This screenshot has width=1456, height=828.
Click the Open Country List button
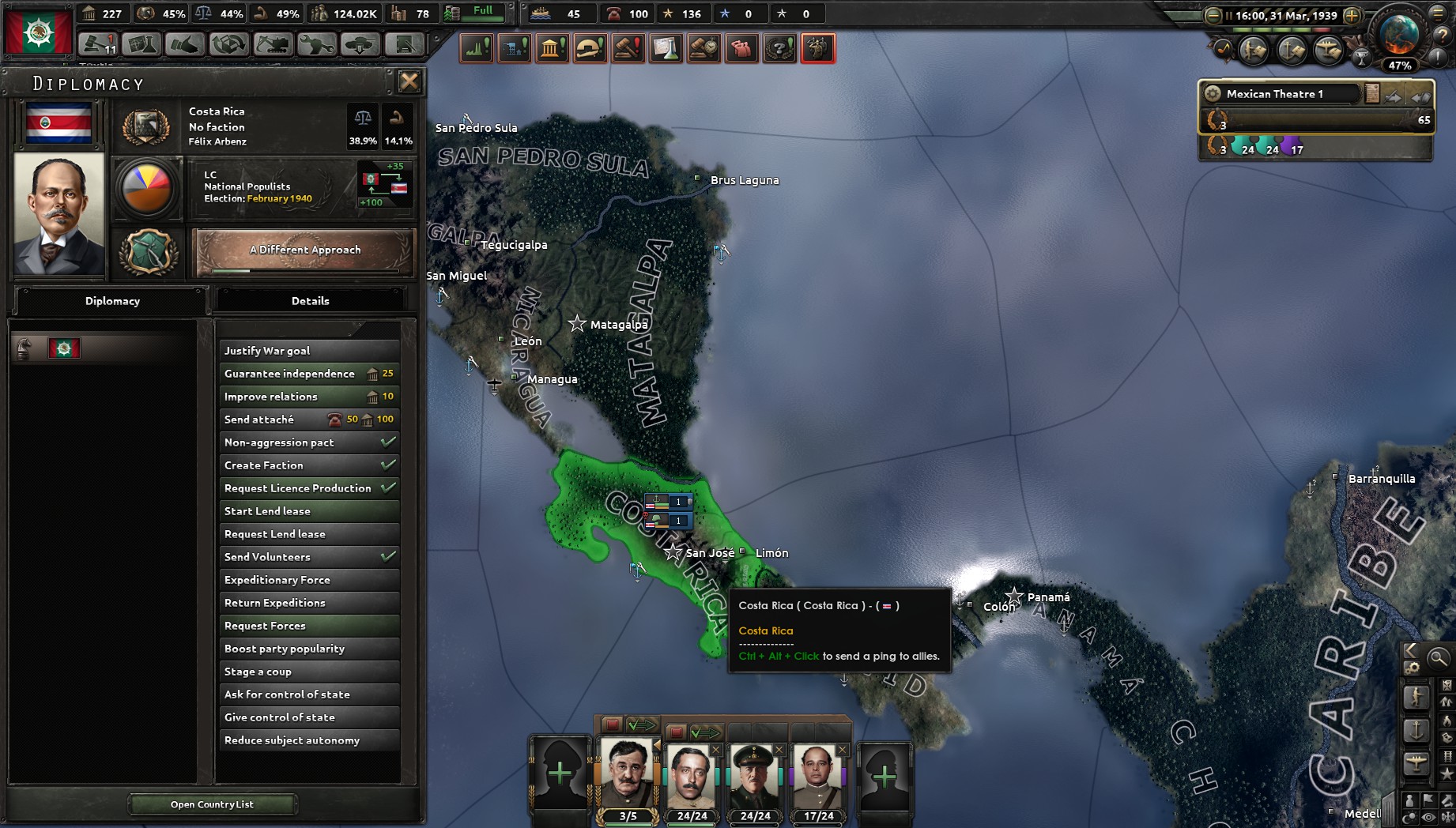tap(213, 804)
